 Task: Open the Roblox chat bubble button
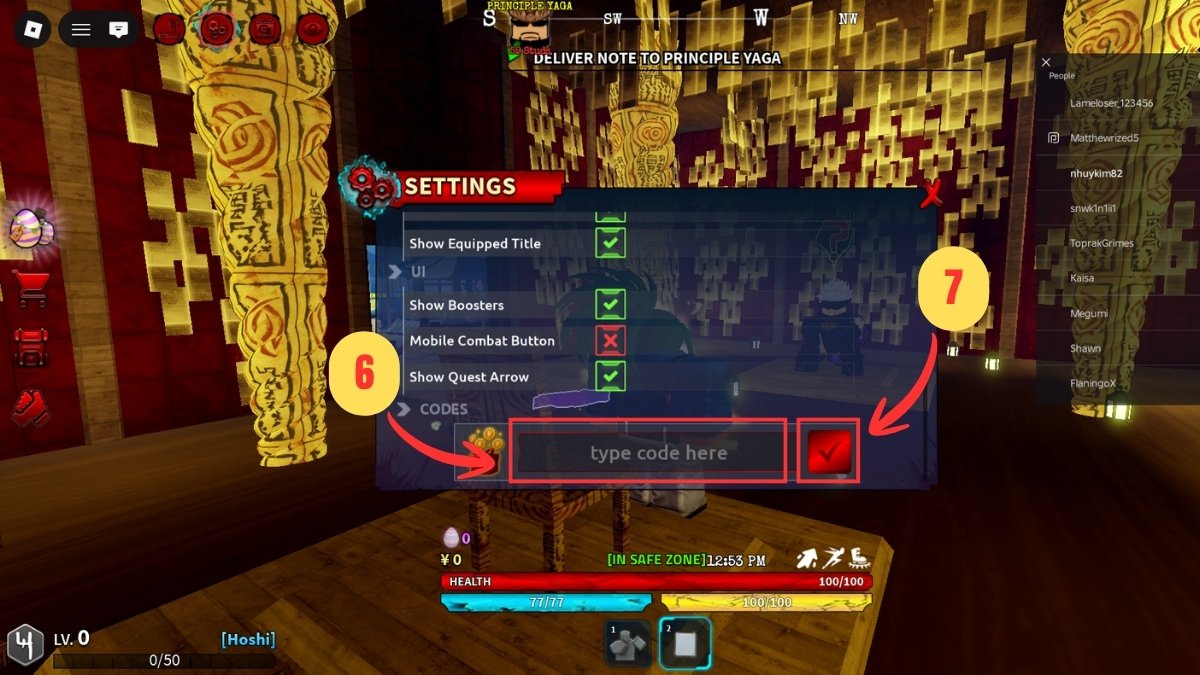119,29
